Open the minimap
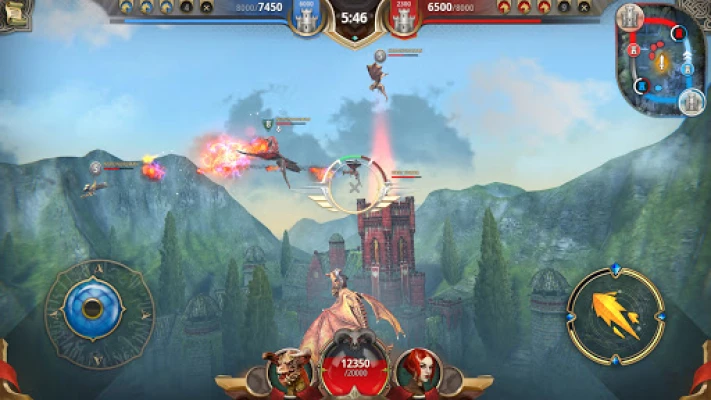This screenshot has width=711, height=400. (658, 57)
